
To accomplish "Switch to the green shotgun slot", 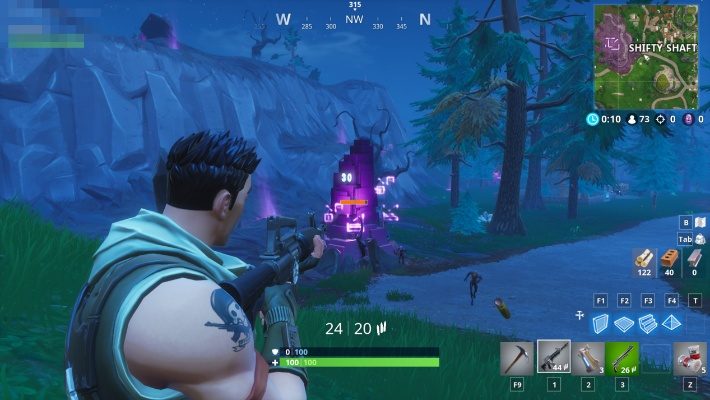I will (x=622, y=358).
